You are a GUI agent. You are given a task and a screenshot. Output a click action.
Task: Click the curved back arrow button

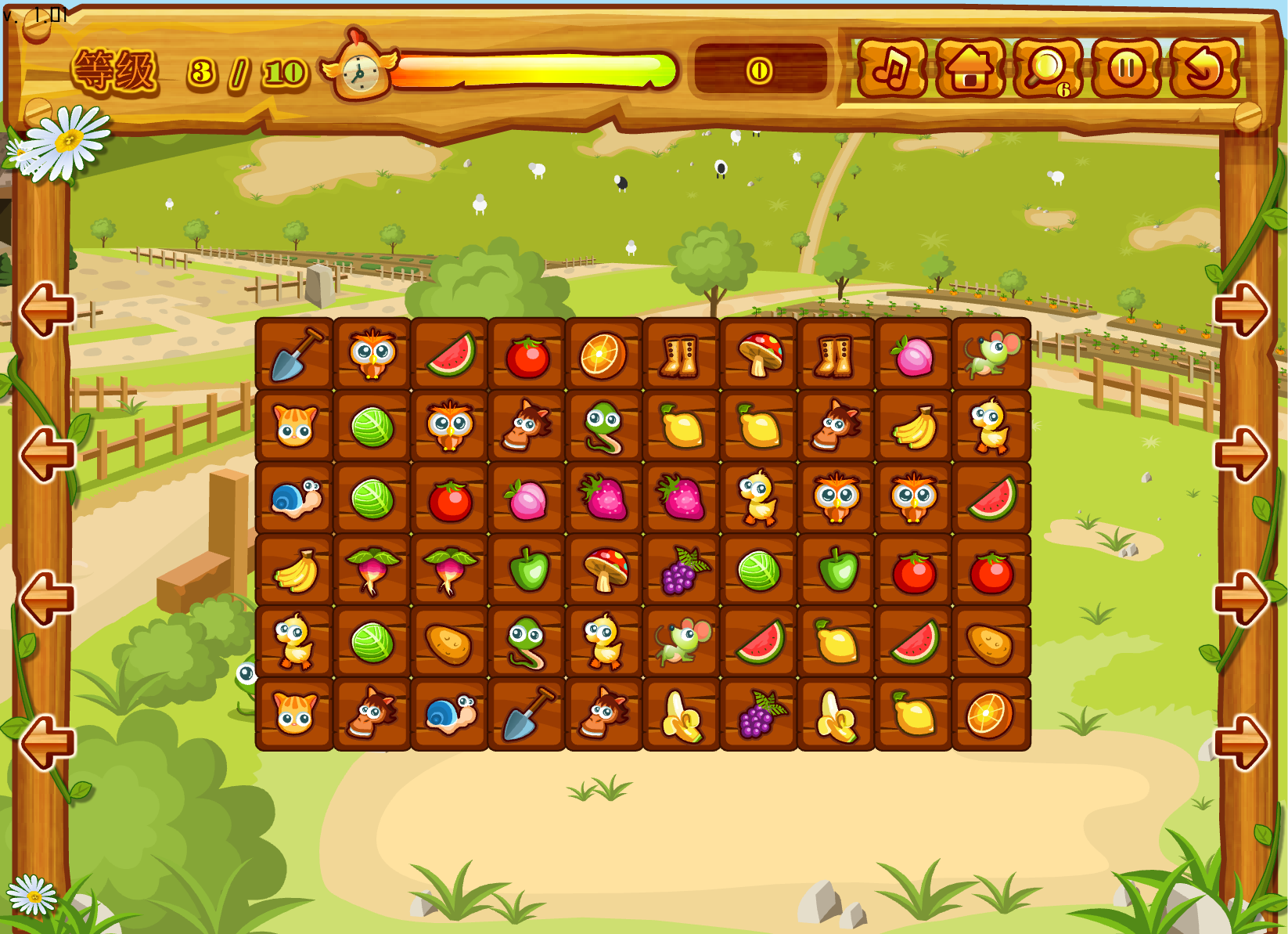point(1203,69)
